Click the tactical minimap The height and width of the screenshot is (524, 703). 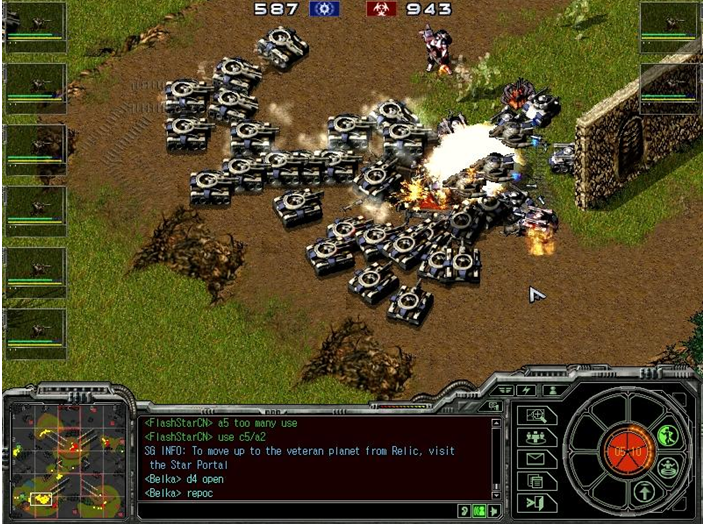[x=66, y=459]
